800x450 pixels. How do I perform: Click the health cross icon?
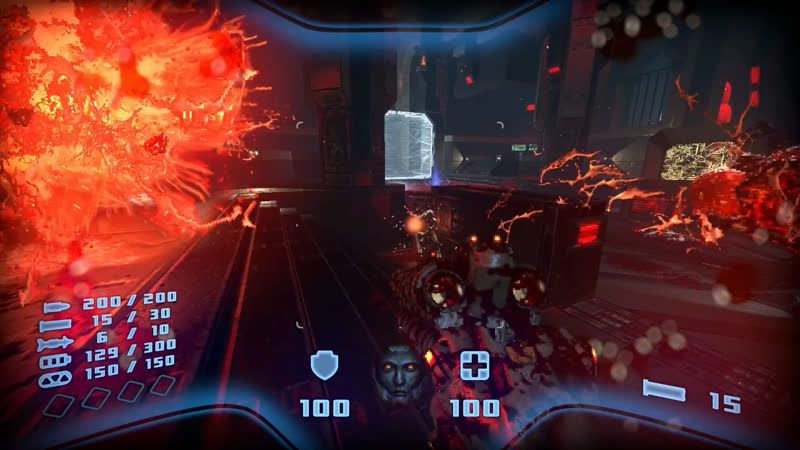point(474,366)
